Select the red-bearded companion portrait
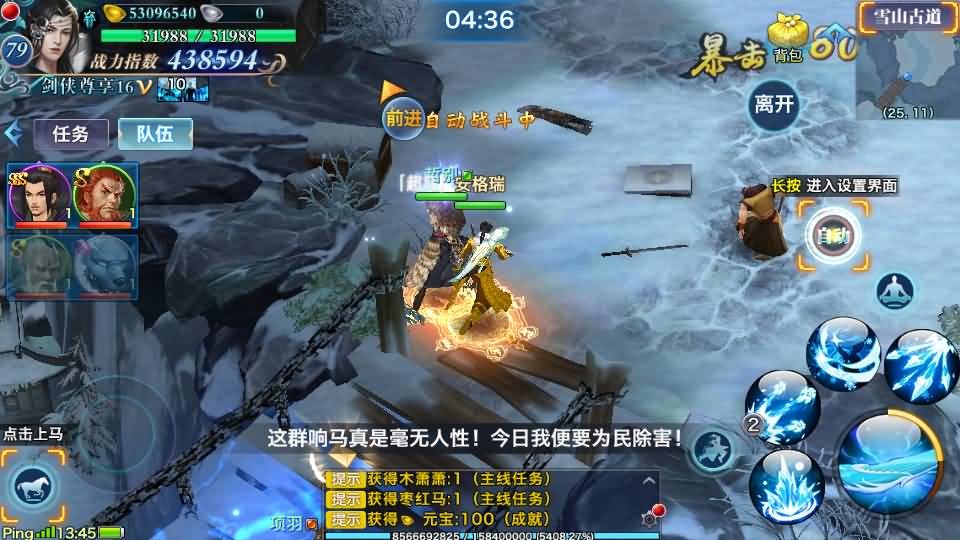This screenshot has width=960, height=540. point(104,195)
